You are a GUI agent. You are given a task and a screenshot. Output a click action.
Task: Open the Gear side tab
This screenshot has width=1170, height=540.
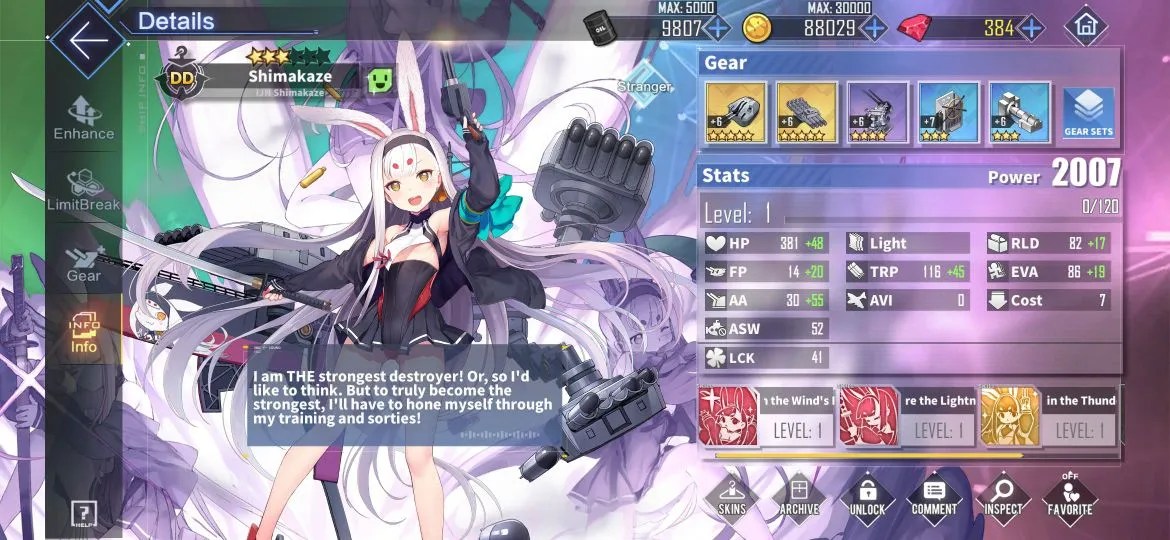click(84, 263)
